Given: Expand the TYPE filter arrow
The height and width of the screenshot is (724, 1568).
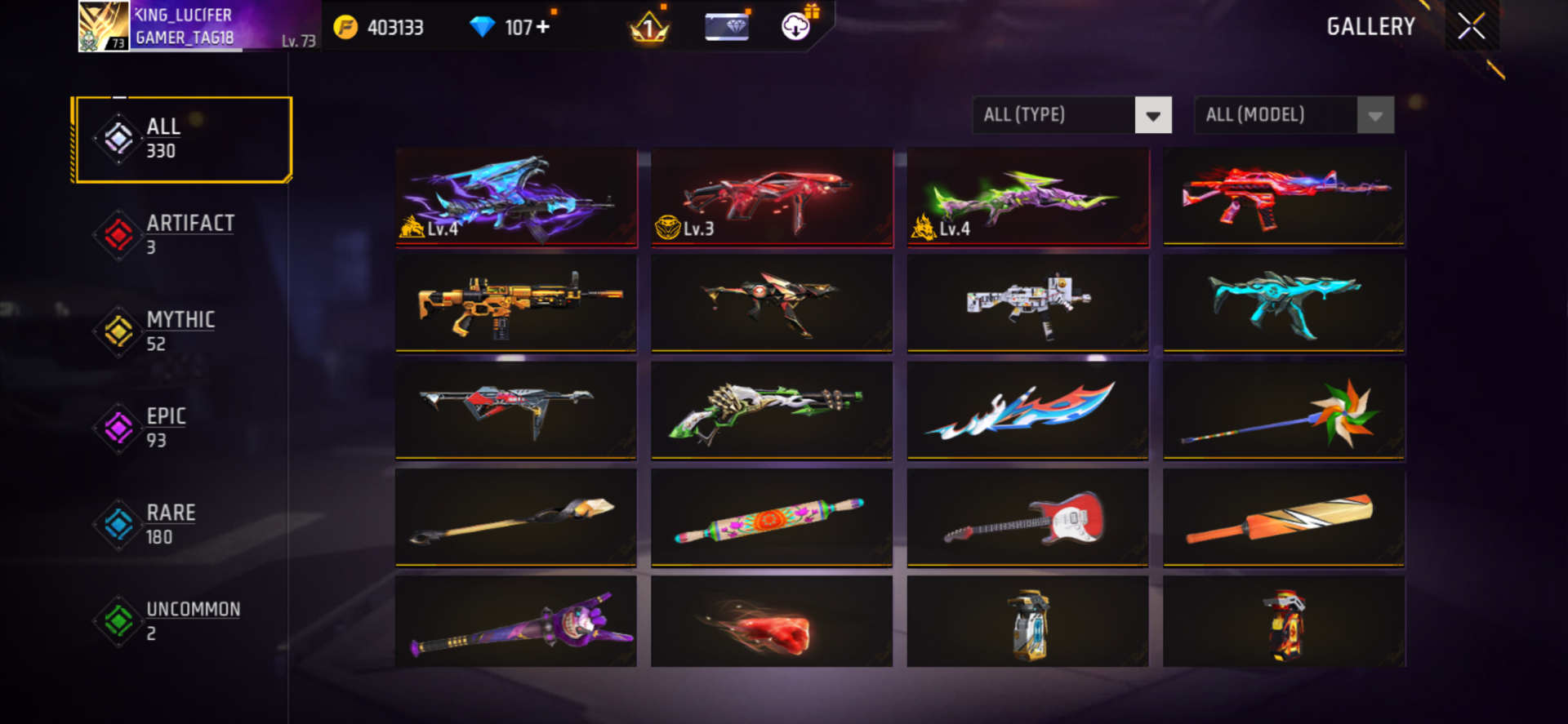Looking at the screenshot, I should (x=1153, y=114).
